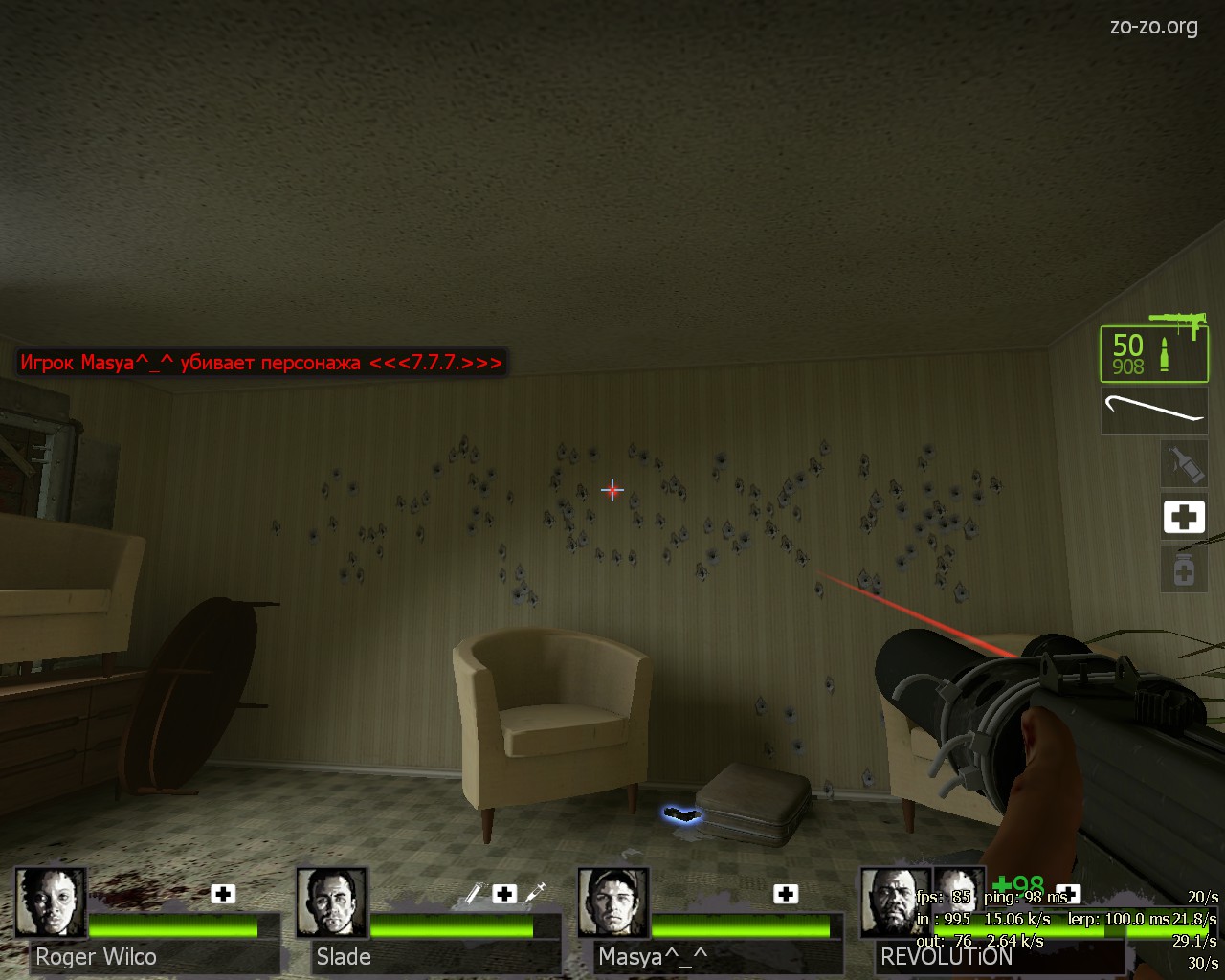Switch to the crowbar melee slot
The height and width of the screenshot is (980, 1225).
coord(1153,410)
